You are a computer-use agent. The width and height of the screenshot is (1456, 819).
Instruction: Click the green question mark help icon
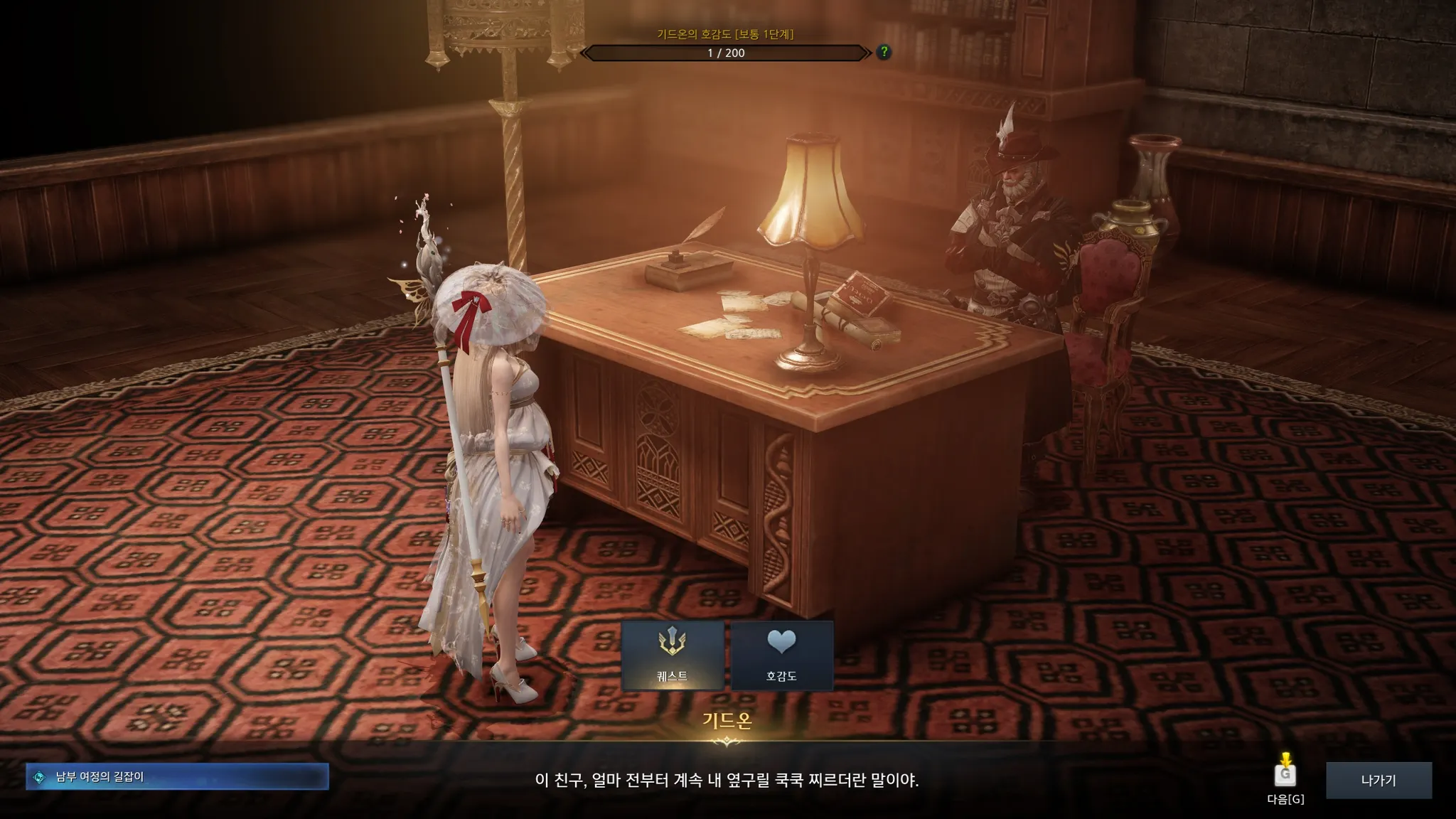pyautogui.click(x=884, y=52)
